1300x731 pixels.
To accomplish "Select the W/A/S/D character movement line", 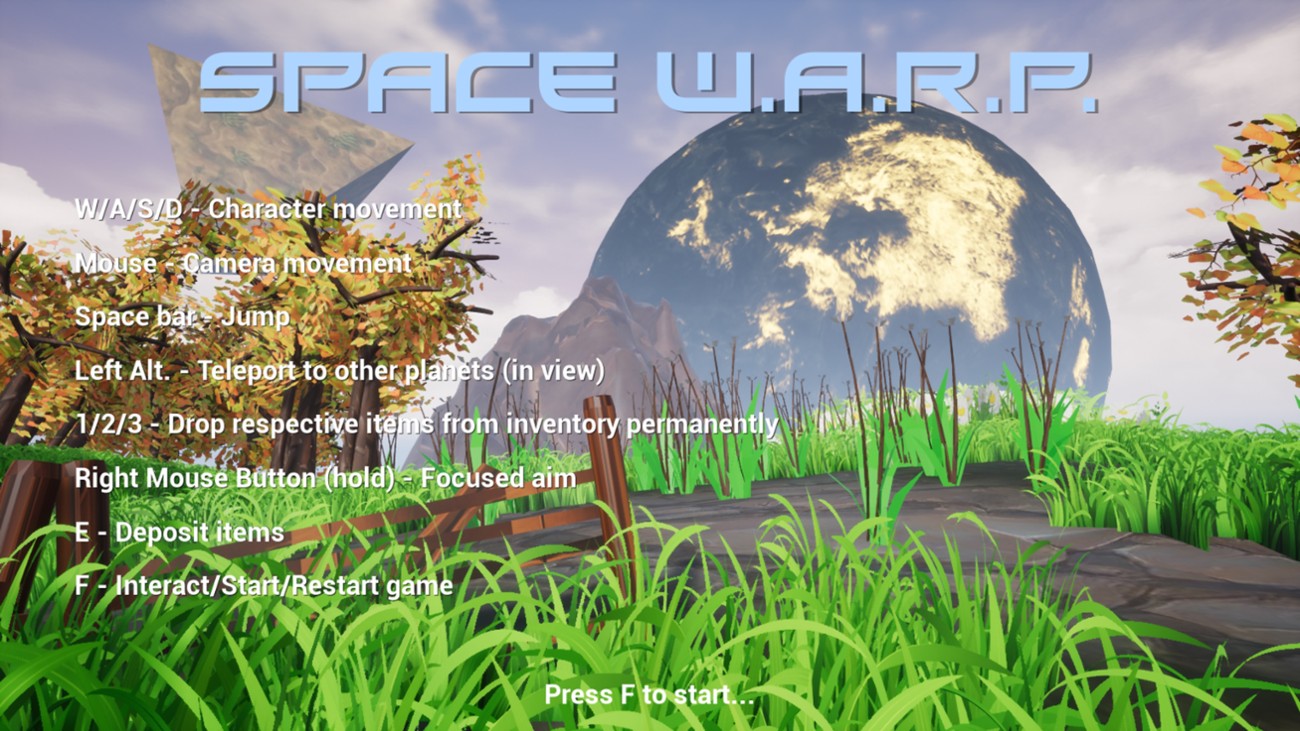I will point(268,210).
